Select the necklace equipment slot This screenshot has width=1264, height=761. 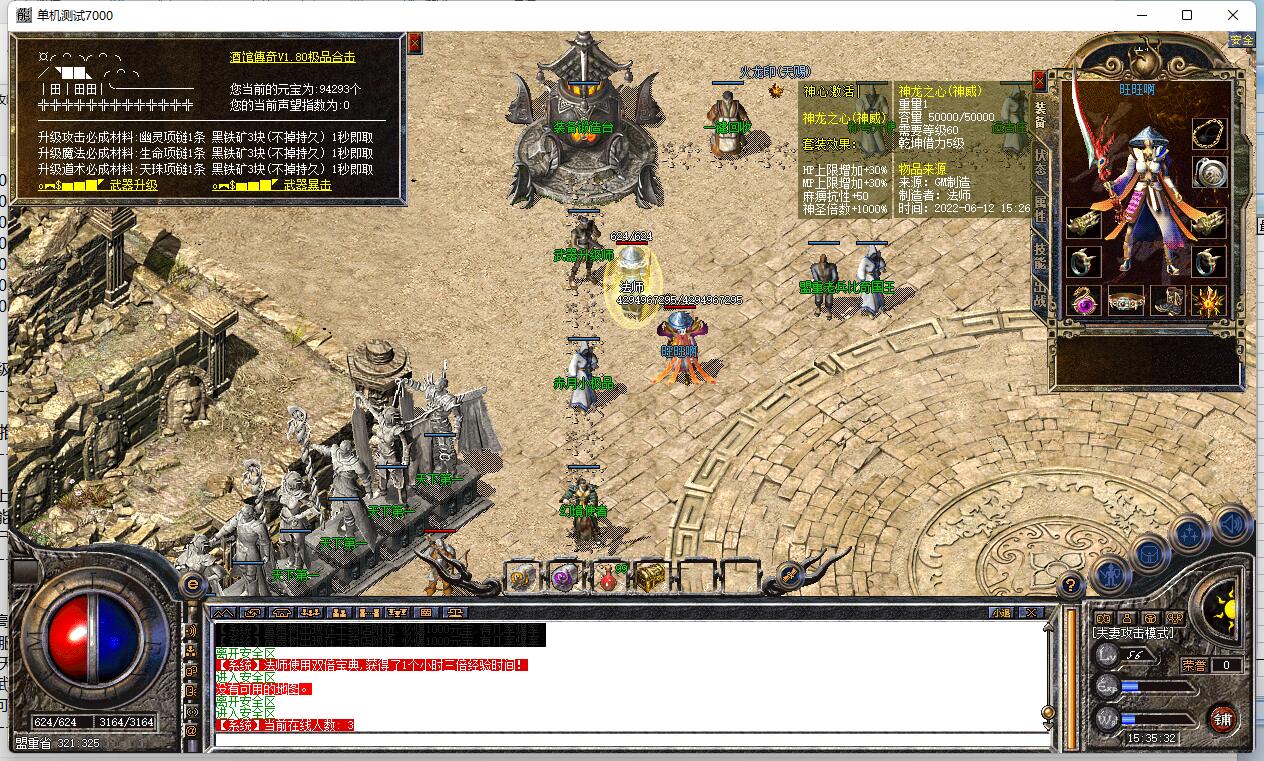click(1209, 134)
